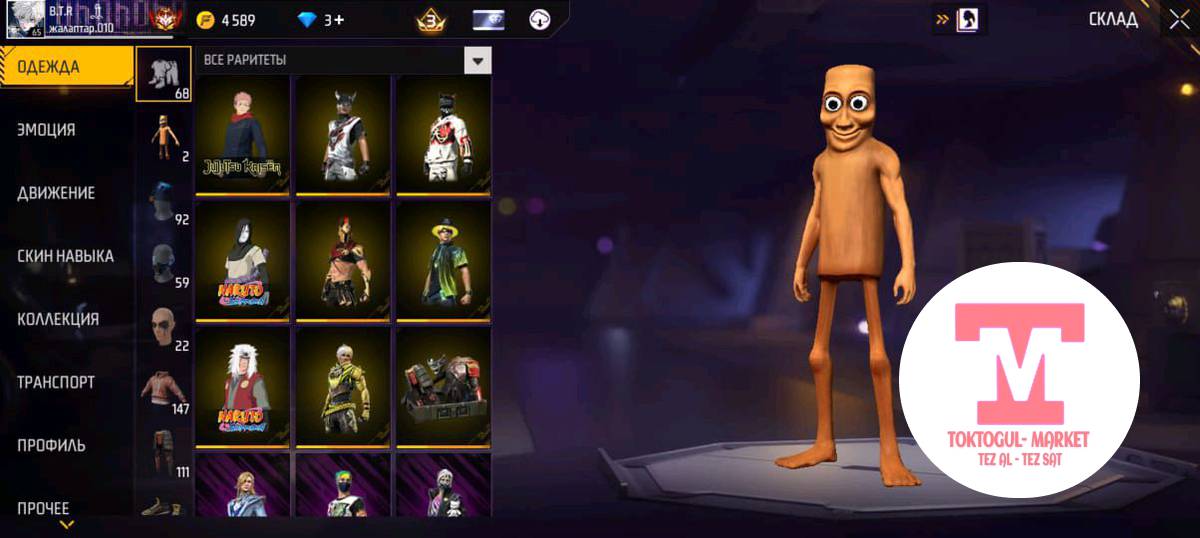The image size is (1200, 538).
Task: Select the red-and-grey outfit crate item
Action: (x=443, y=386)
